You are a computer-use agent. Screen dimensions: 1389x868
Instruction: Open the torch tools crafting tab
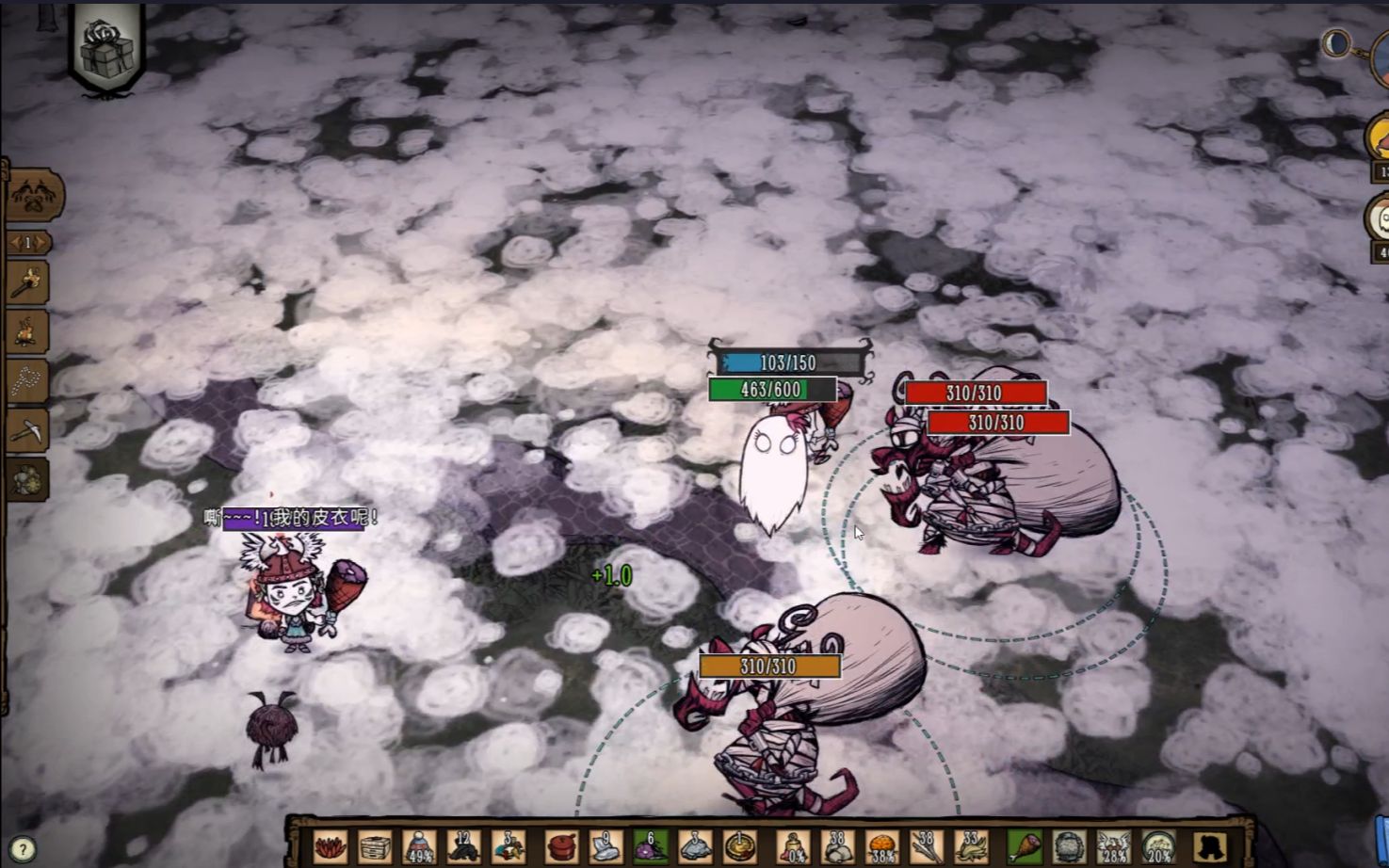(29, 281)
